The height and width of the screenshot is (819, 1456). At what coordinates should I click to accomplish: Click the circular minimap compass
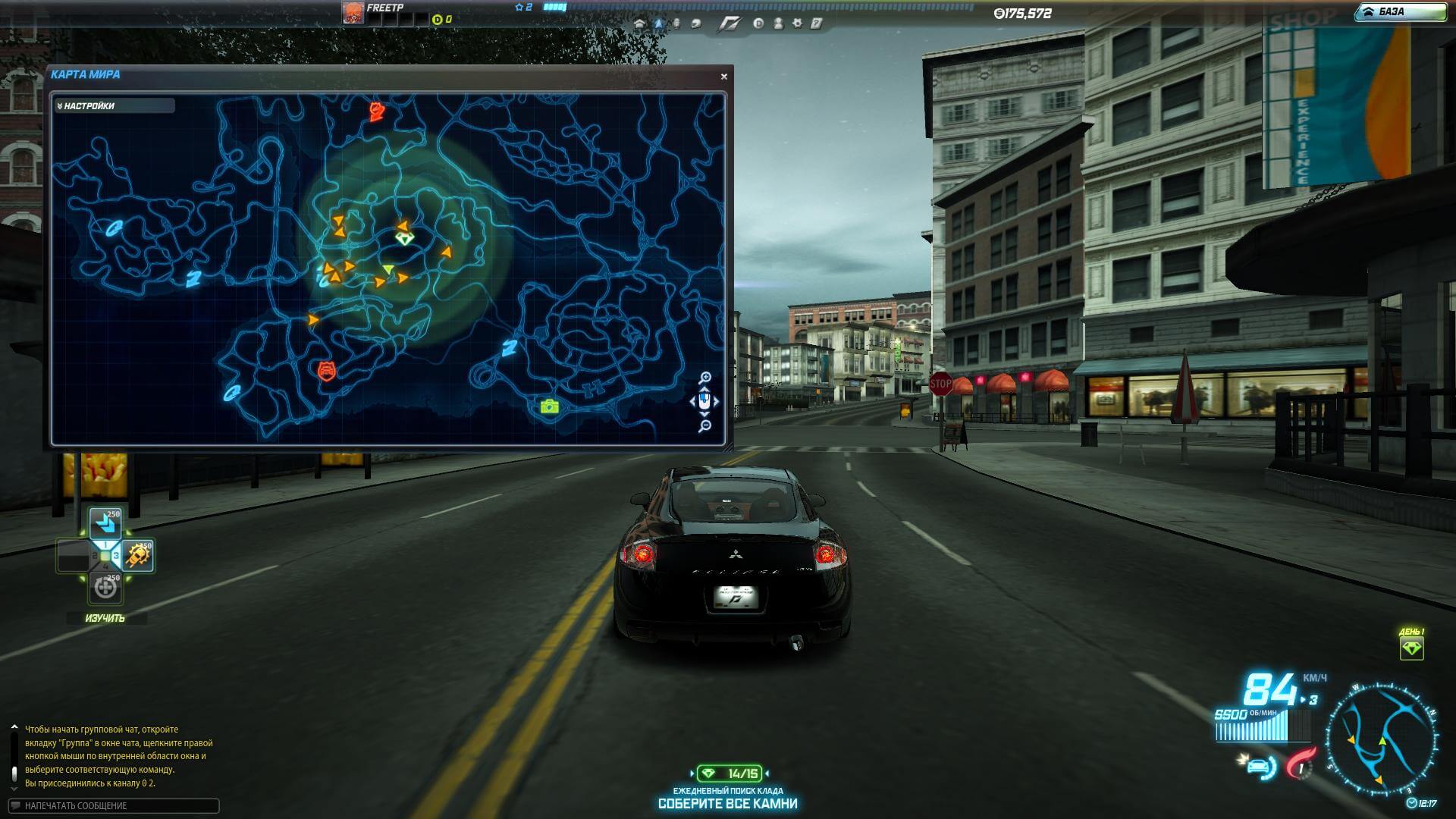coord(1381,739)
